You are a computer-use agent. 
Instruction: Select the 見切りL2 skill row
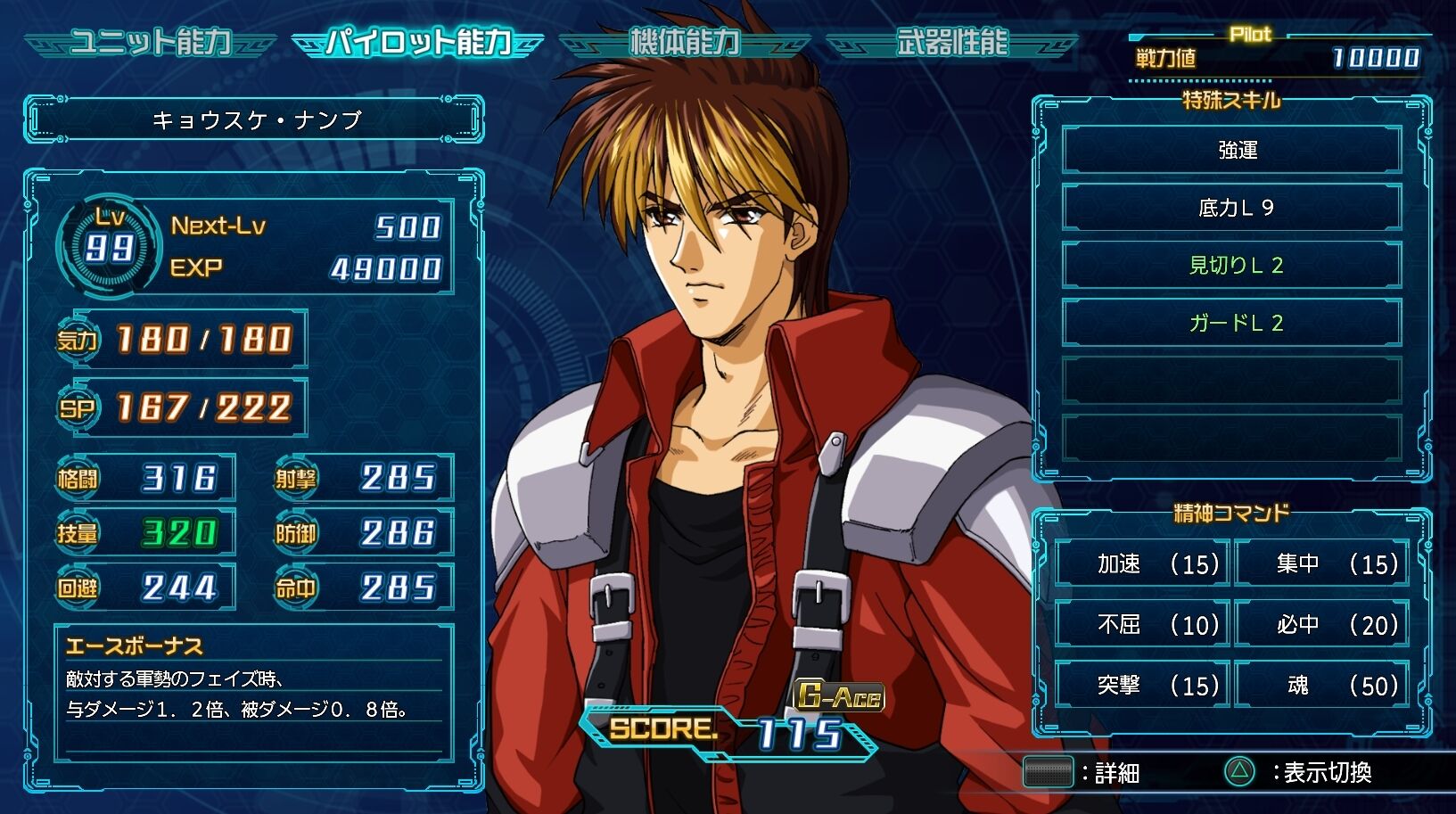click(1232, 265)
